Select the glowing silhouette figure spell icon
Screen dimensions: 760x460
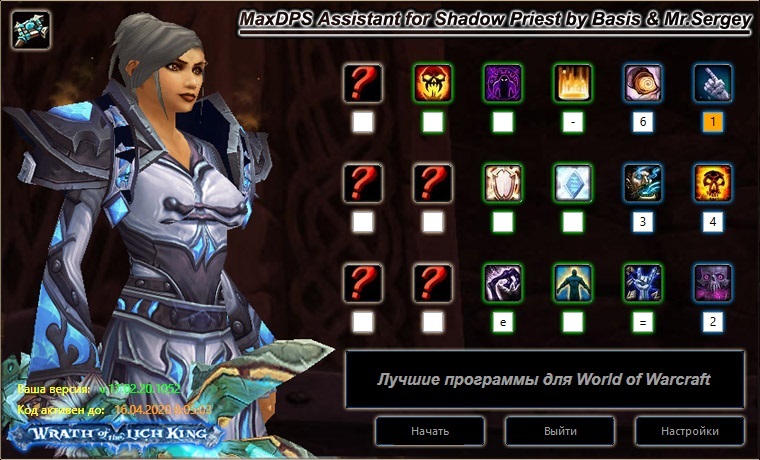(573, 284)
